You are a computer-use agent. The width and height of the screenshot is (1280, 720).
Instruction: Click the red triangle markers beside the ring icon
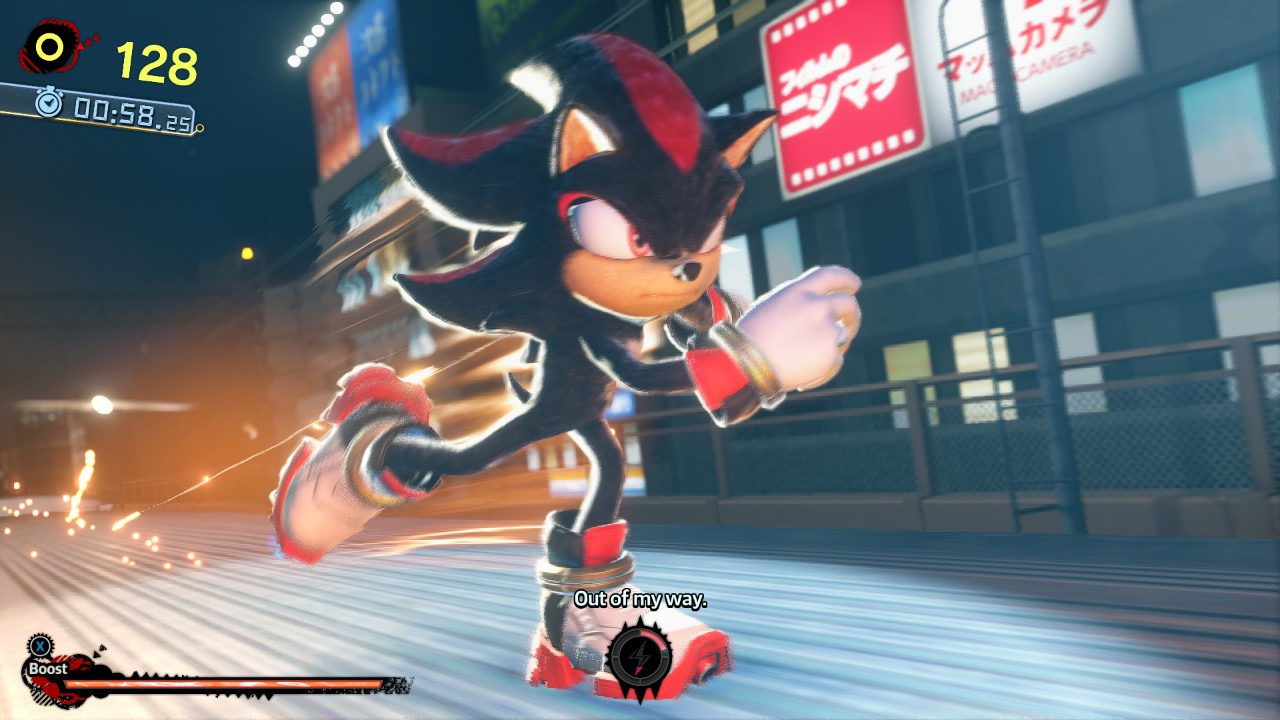[x=88, y=40]
